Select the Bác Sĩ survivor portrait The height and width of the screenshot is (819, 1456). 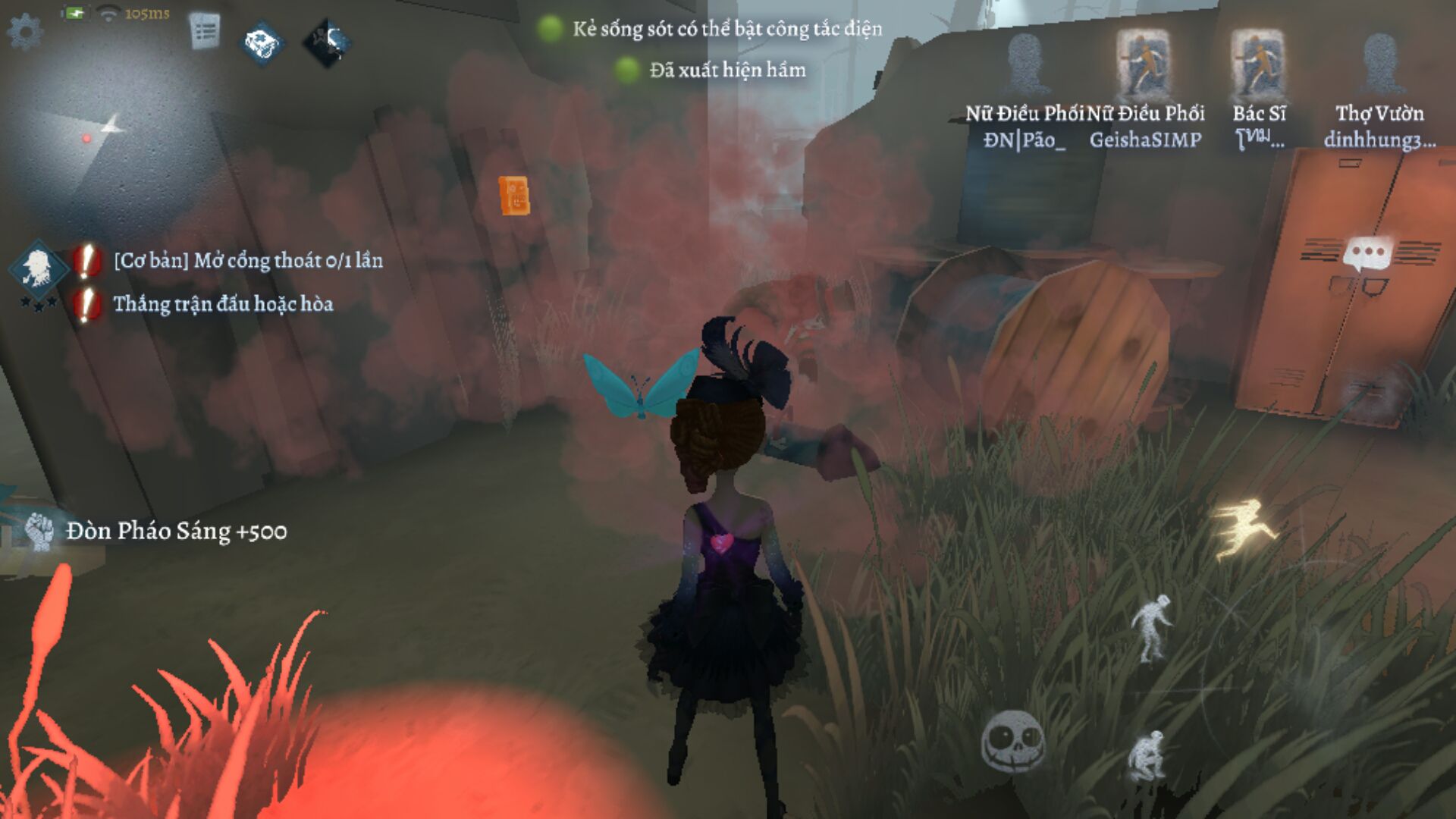(x=1258, y=65)
